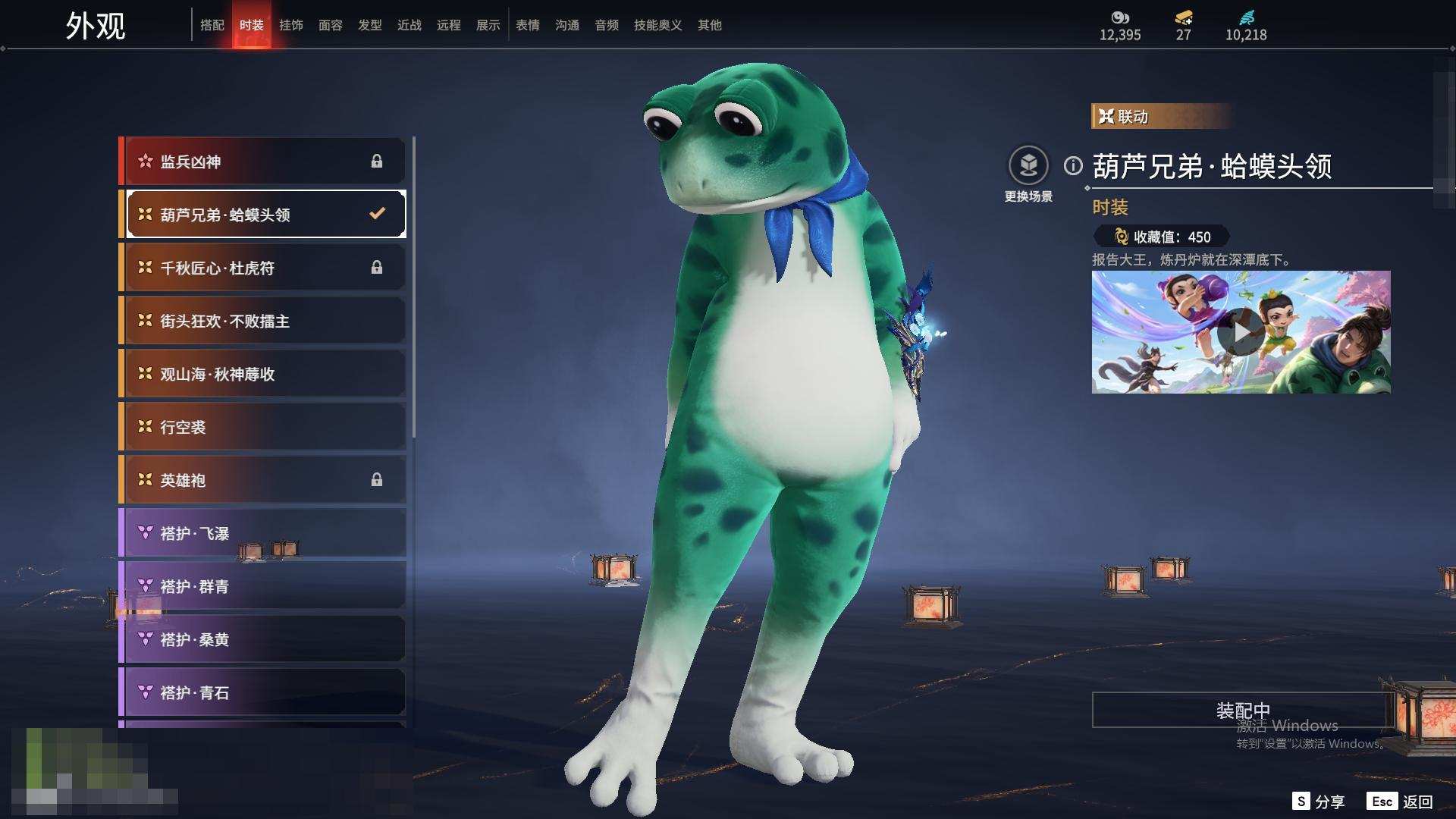Image resolution: width=1456 pixels, height=819 pixels.
Task: Open the 挂饰 accessories tab
Action: click(291, 25)
